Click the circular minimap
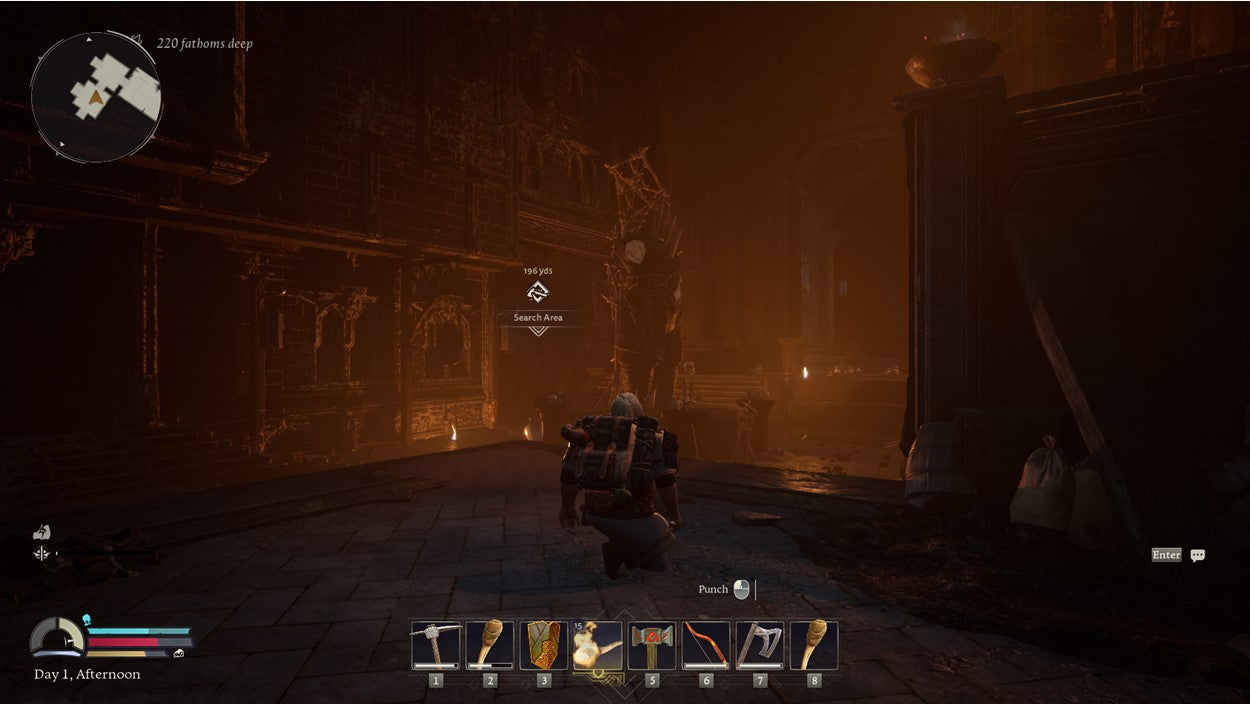 tap(96, 97)
